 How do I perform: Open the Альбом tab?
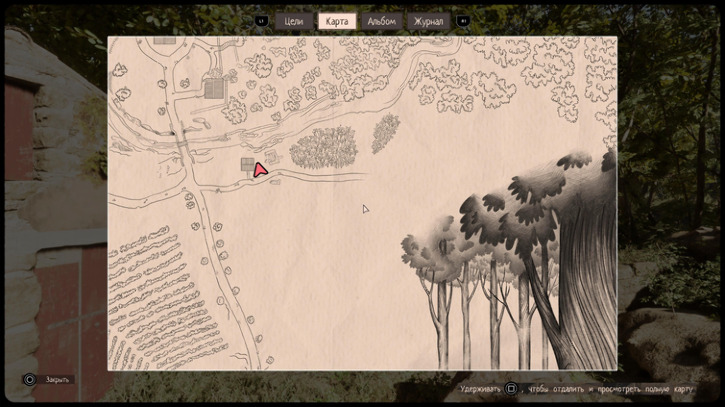point(381,21)
